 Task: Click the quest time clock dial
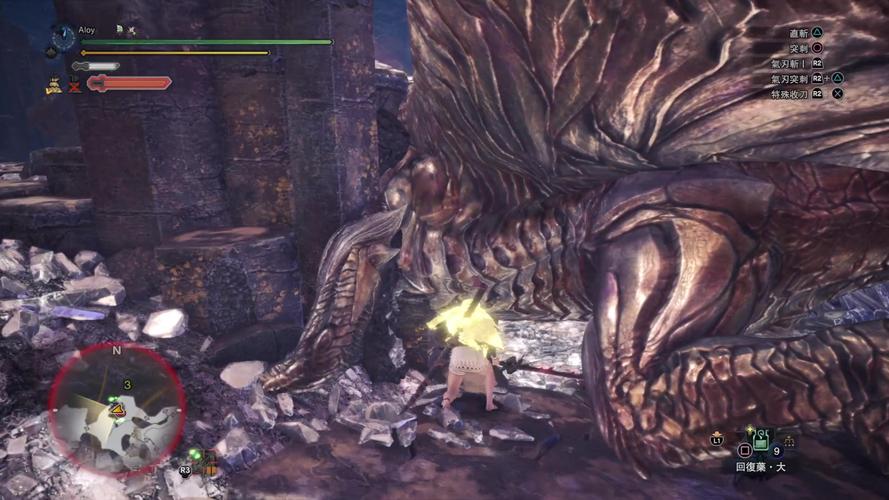pos(62,38)
